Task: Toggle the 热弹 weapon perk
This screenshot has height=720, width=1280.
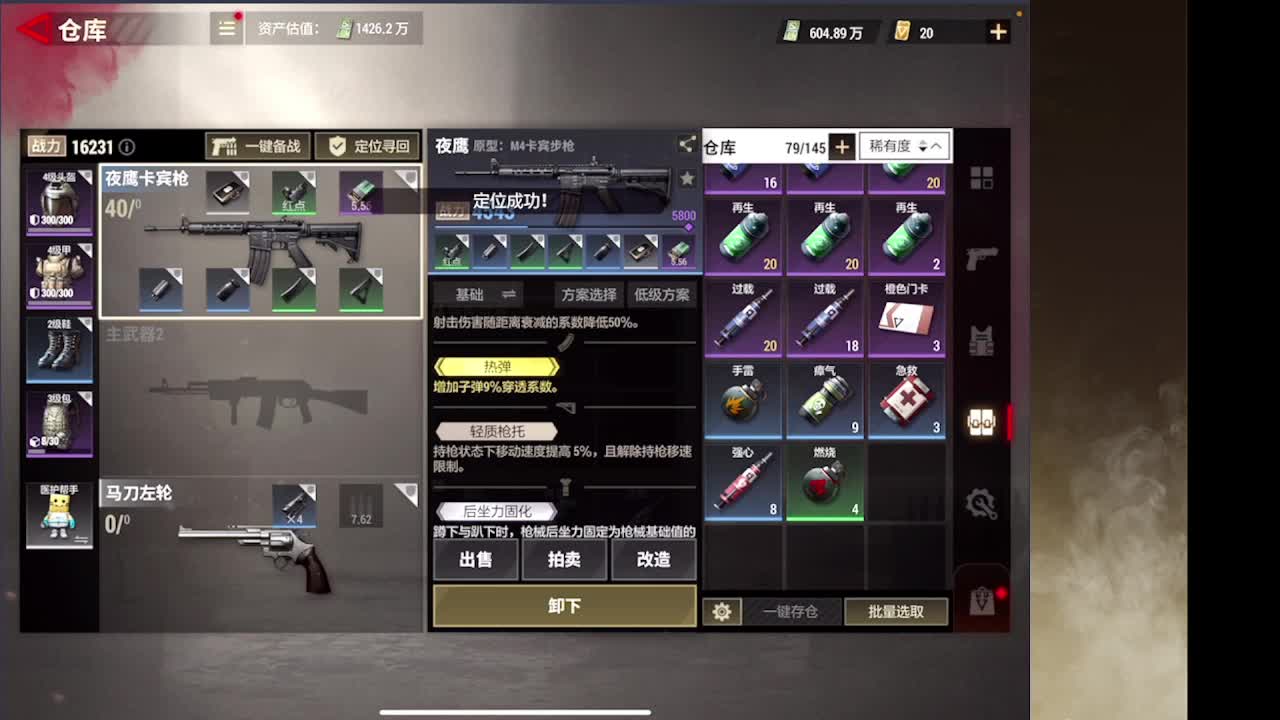Action: (x=500, y=366)
